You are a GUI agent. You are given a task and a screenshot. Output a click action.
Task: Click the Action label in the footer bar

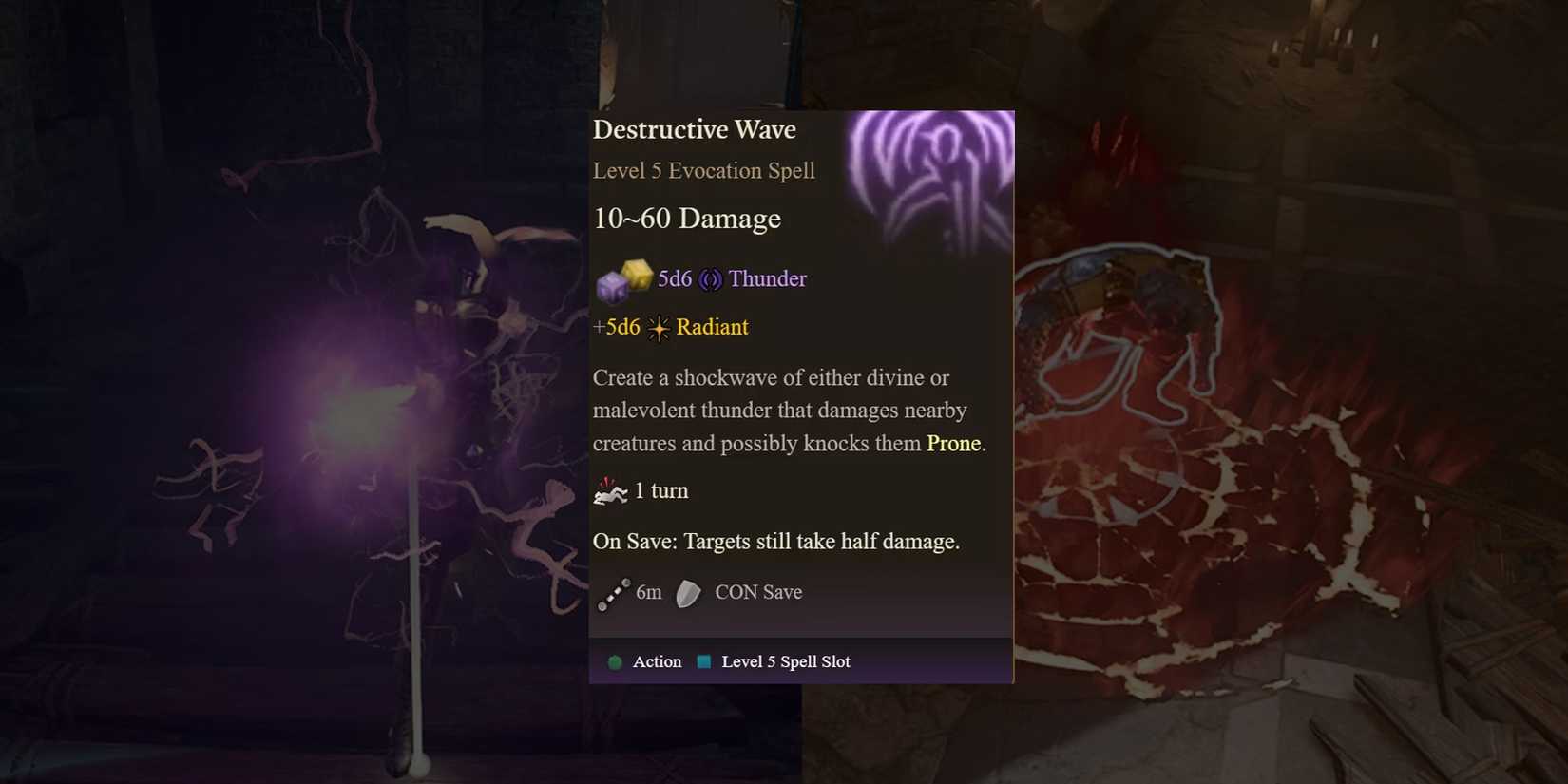(x=656, y=661)
